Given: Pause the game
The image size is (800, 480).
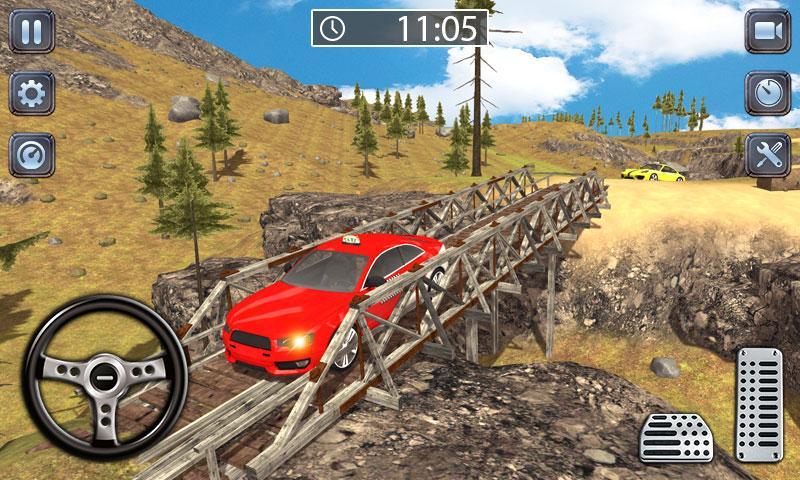Looking at the screenshot, I should tap(32, 31).
